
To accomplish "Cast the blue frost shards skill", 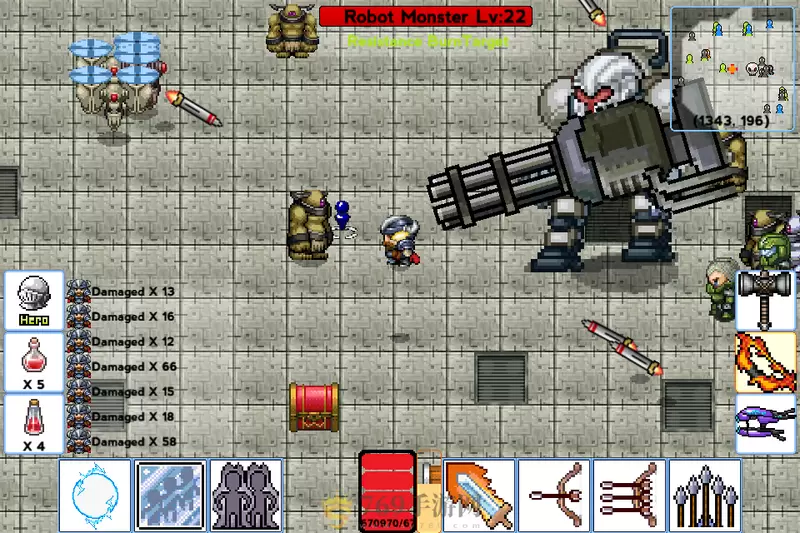I will tap(170, 495).
